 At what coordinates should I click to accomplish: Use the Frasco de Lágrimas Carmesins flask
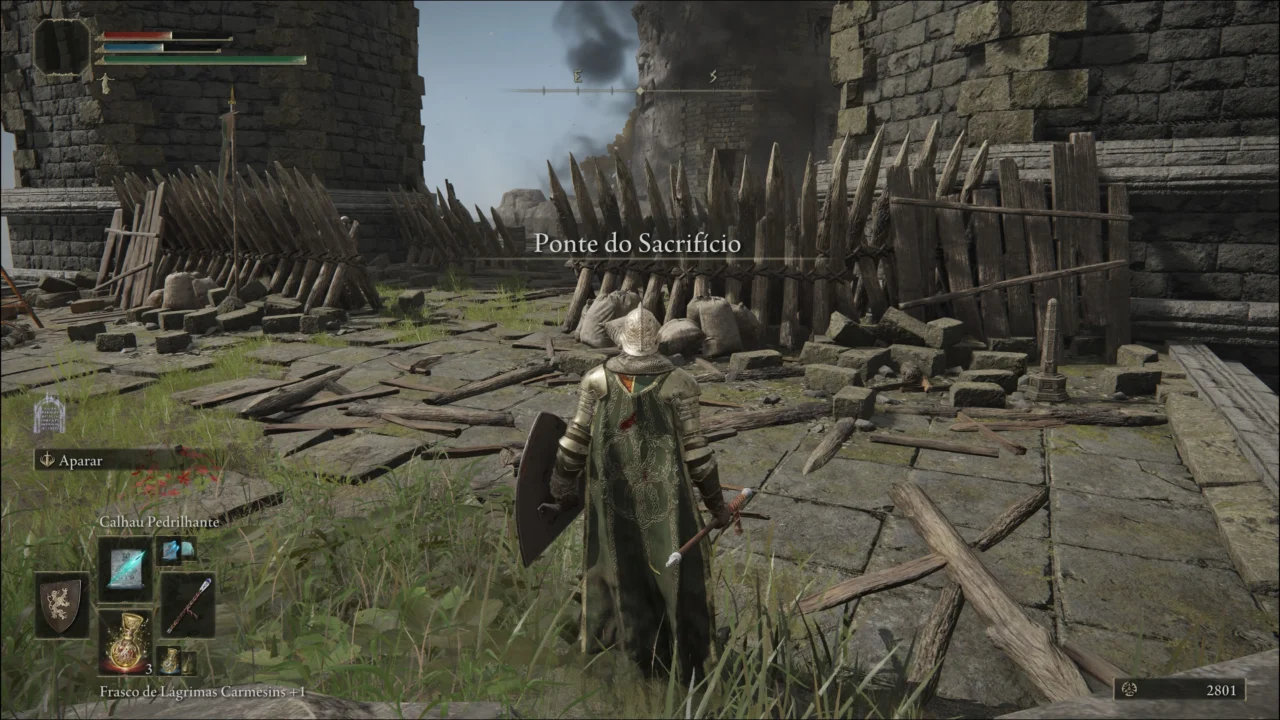coord(125,642)
